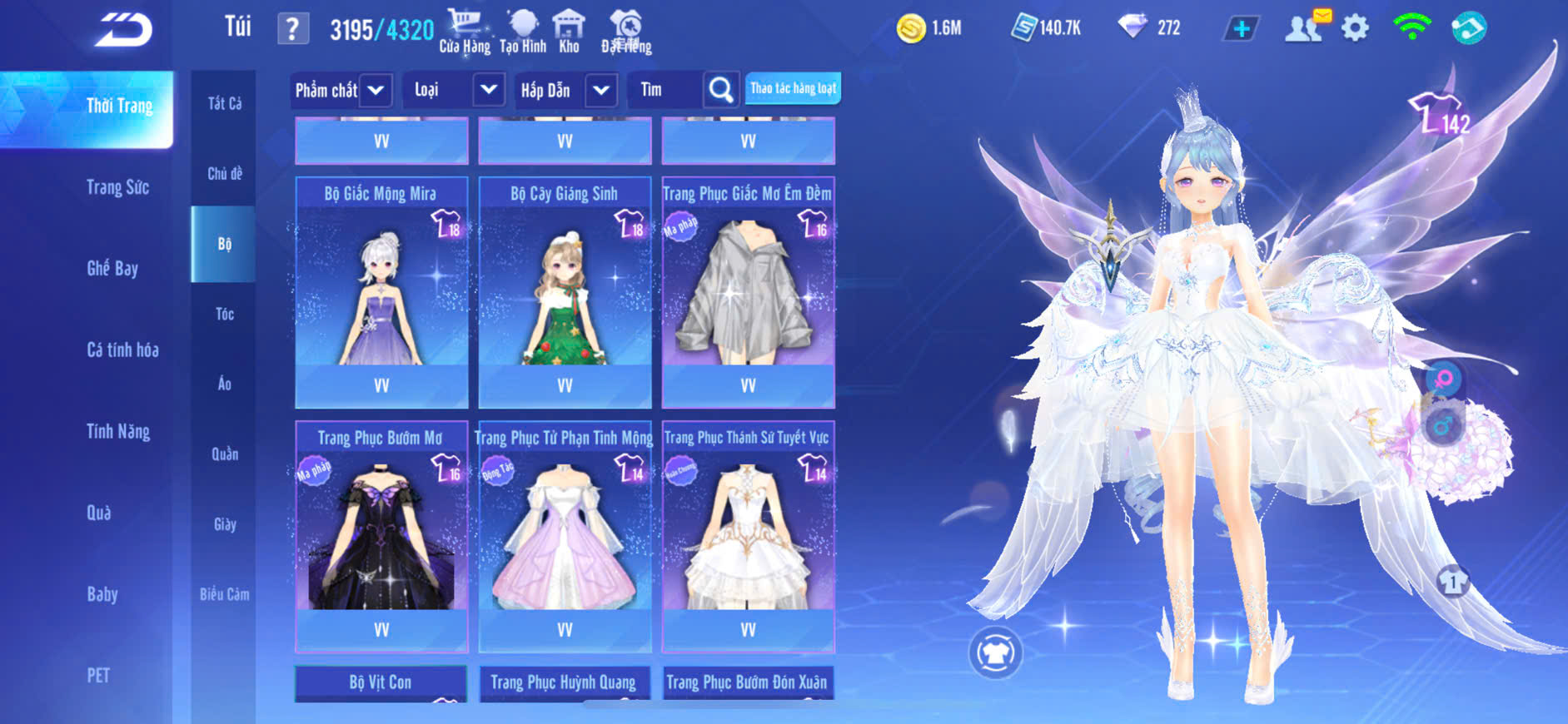1568x724 pixels.
Task: Switch to the Trang Sức category
Action: (117, 187)
